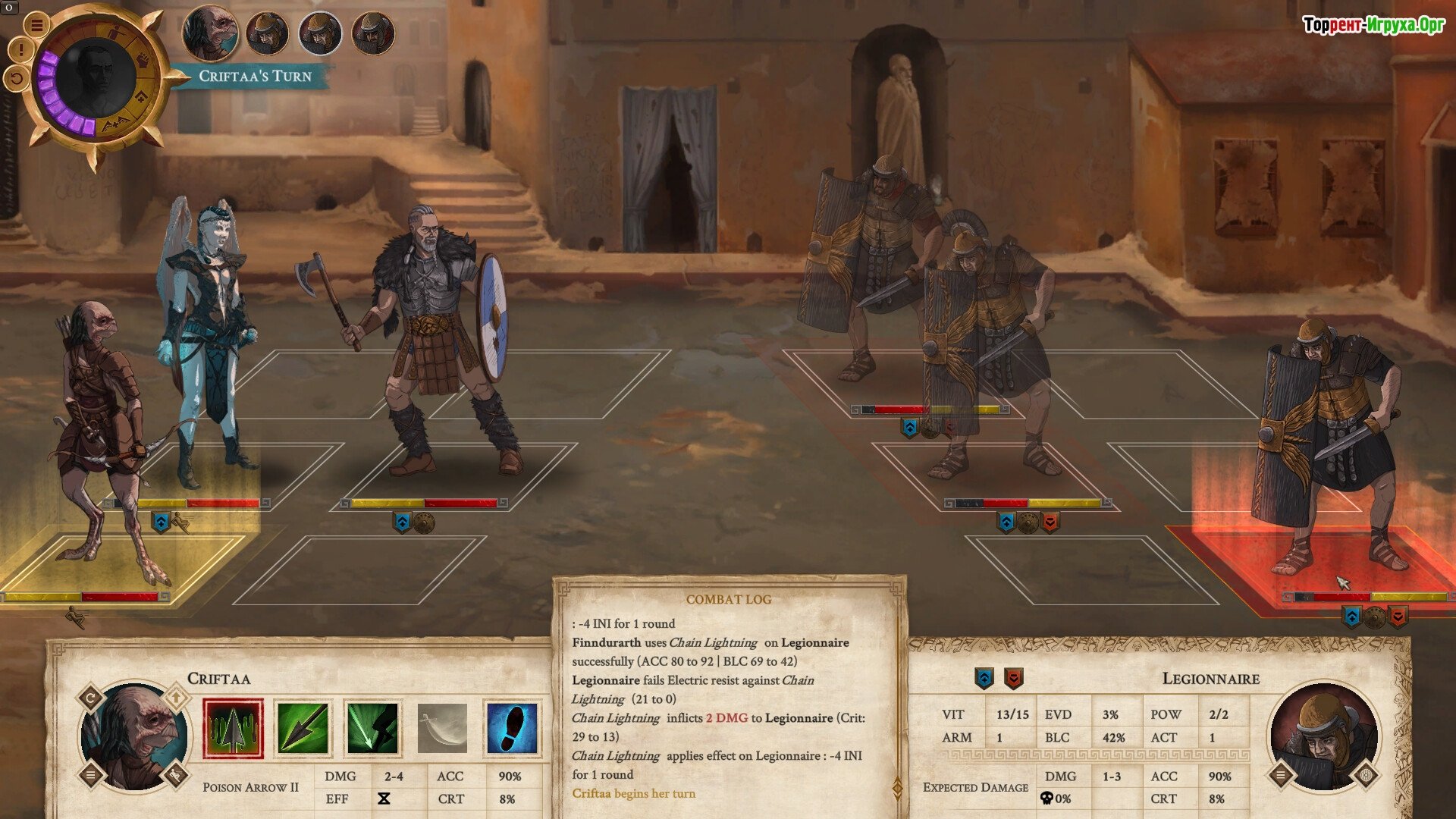This screenshot has height=819, width=1456.
Task: Click the combat log scrollbar handle
Action: click(898, 789)
